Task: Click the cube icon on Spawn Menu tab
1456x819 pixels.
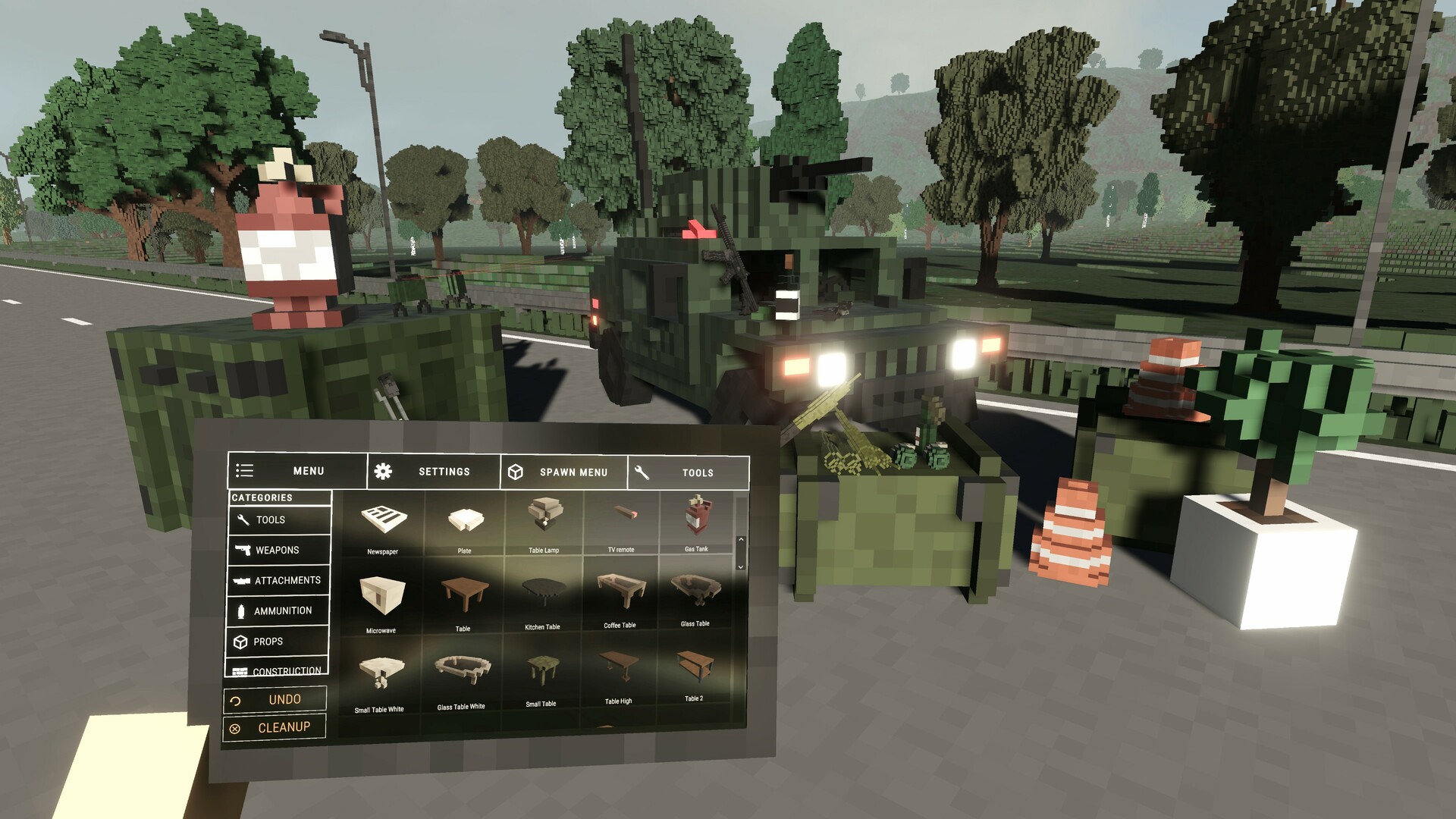Action: (516, 472)
